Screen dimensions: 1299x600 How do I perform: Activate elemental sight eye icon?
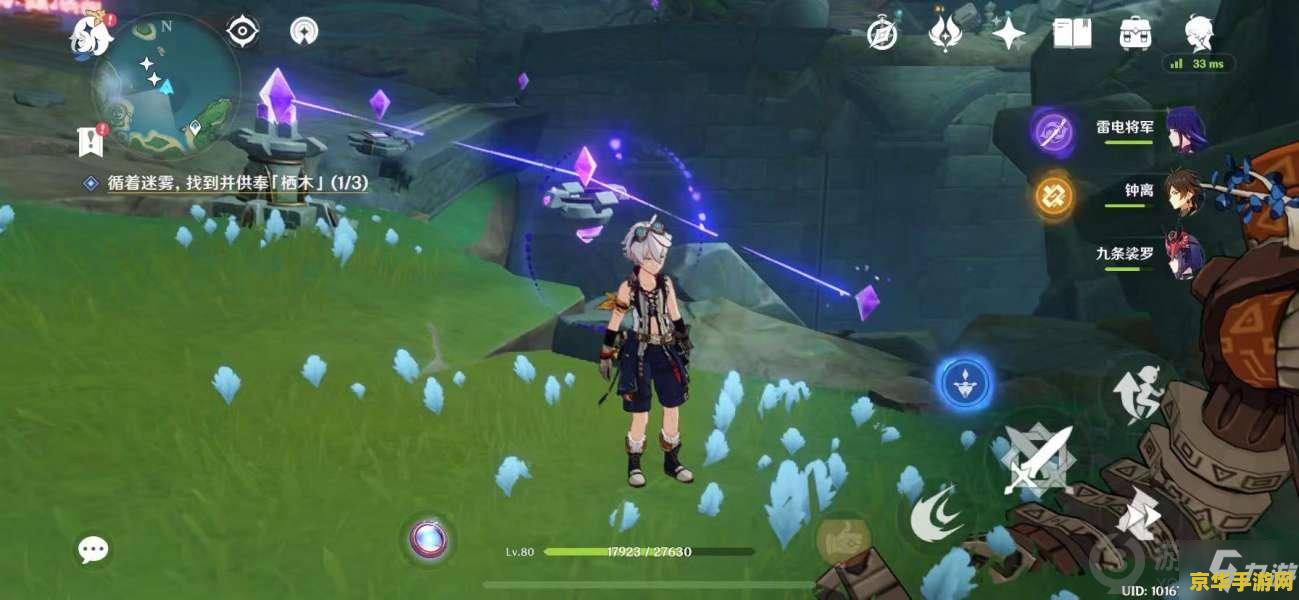click(x=242, y=32)
